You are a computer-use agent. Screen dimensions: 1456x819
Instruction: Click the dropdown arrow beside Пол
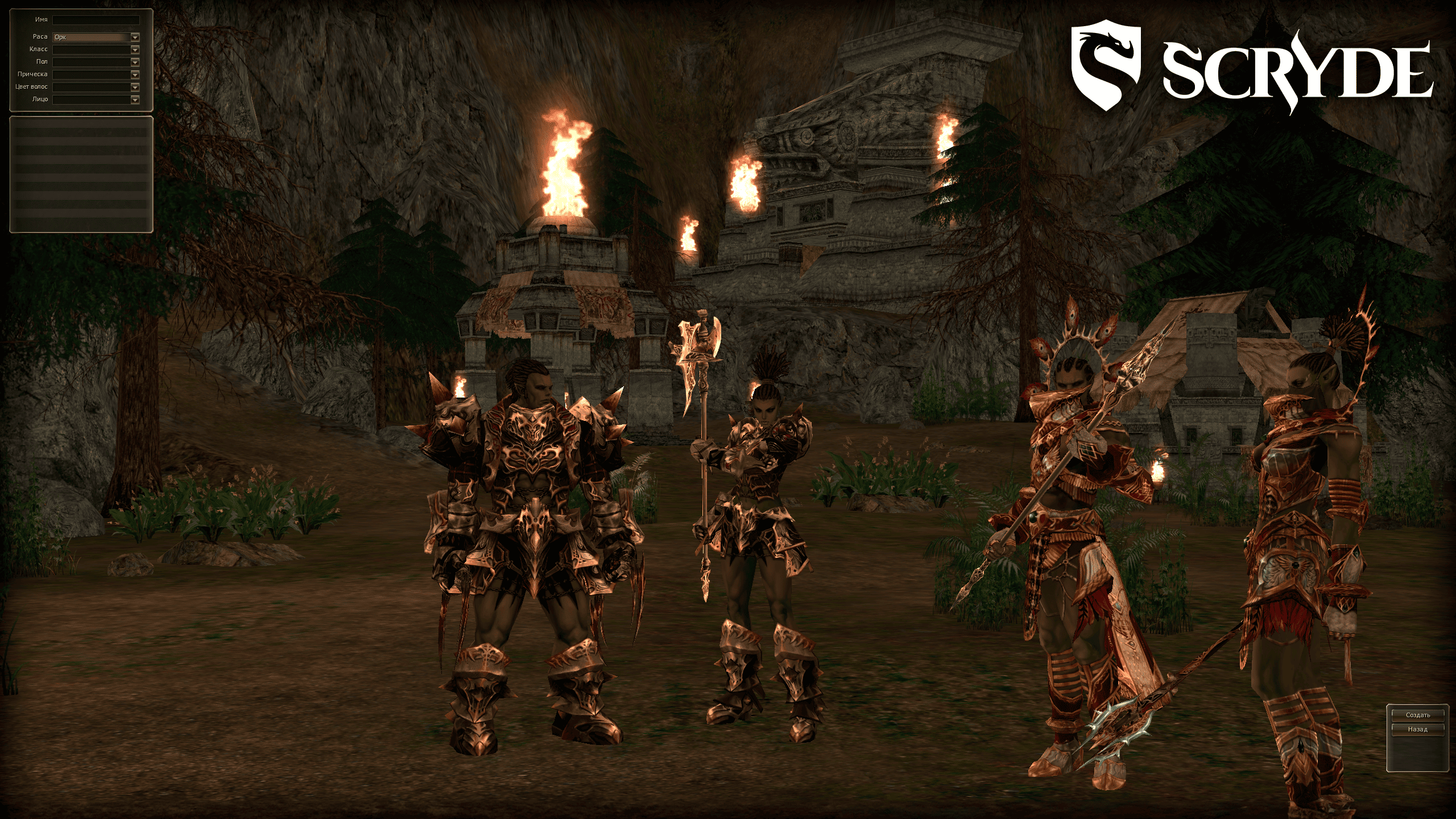point(135,63)
